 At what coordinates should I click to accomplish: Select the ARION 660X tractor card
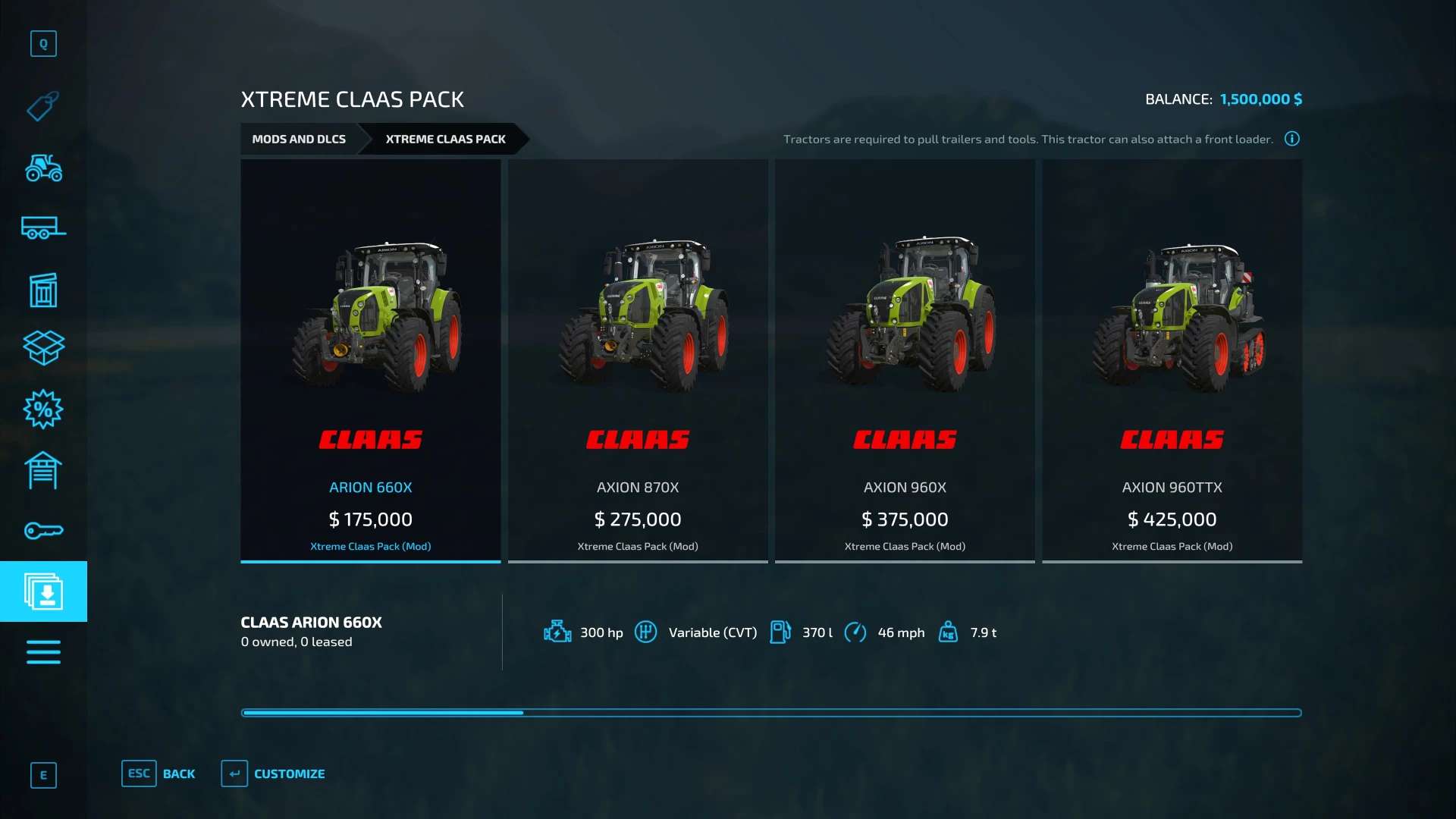370,360
